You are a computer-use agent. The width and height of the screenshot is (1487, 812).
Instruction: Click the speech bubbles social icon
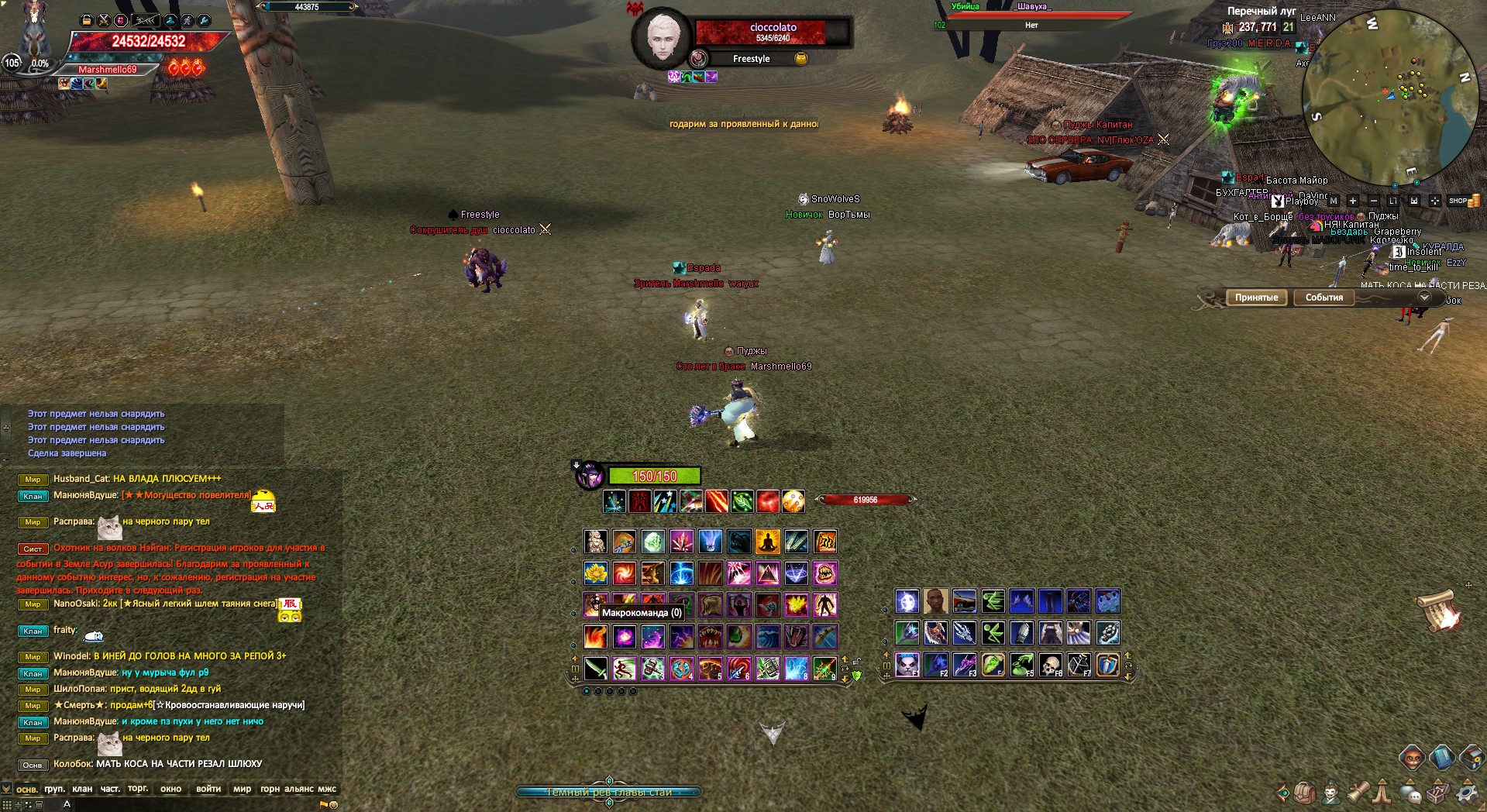[x=1410, y=793]
